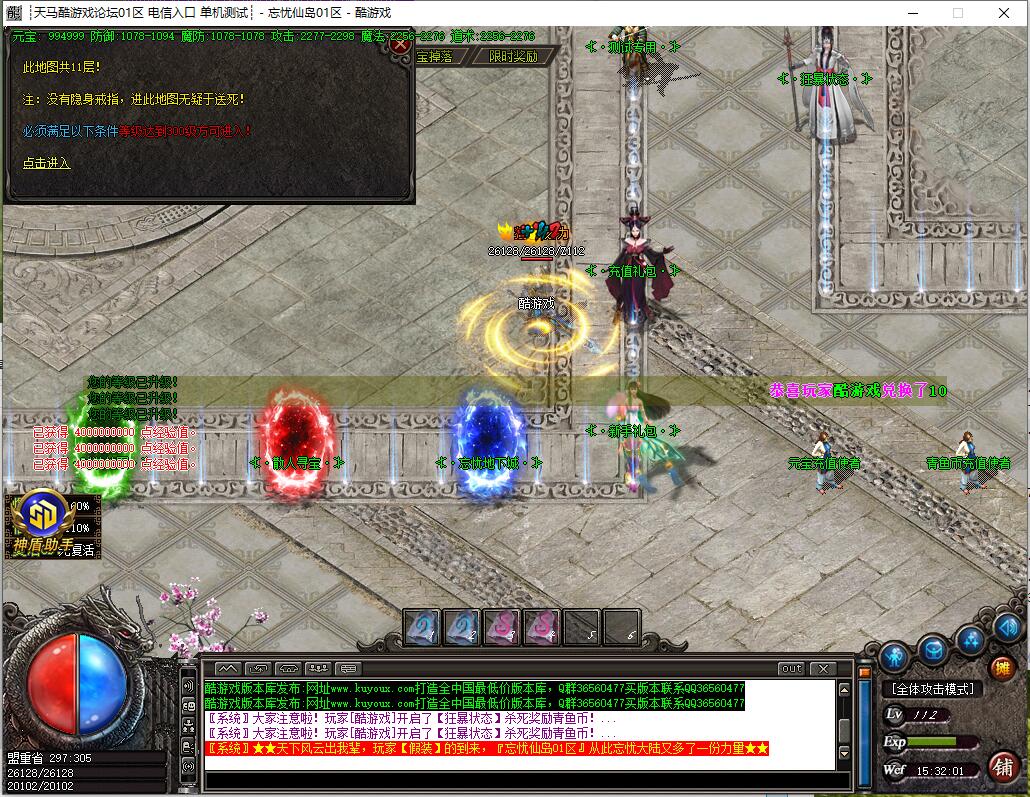The width and height of the screenshot is (1030, 797).
Task: Maximize the game window
Action: (957, 13)
